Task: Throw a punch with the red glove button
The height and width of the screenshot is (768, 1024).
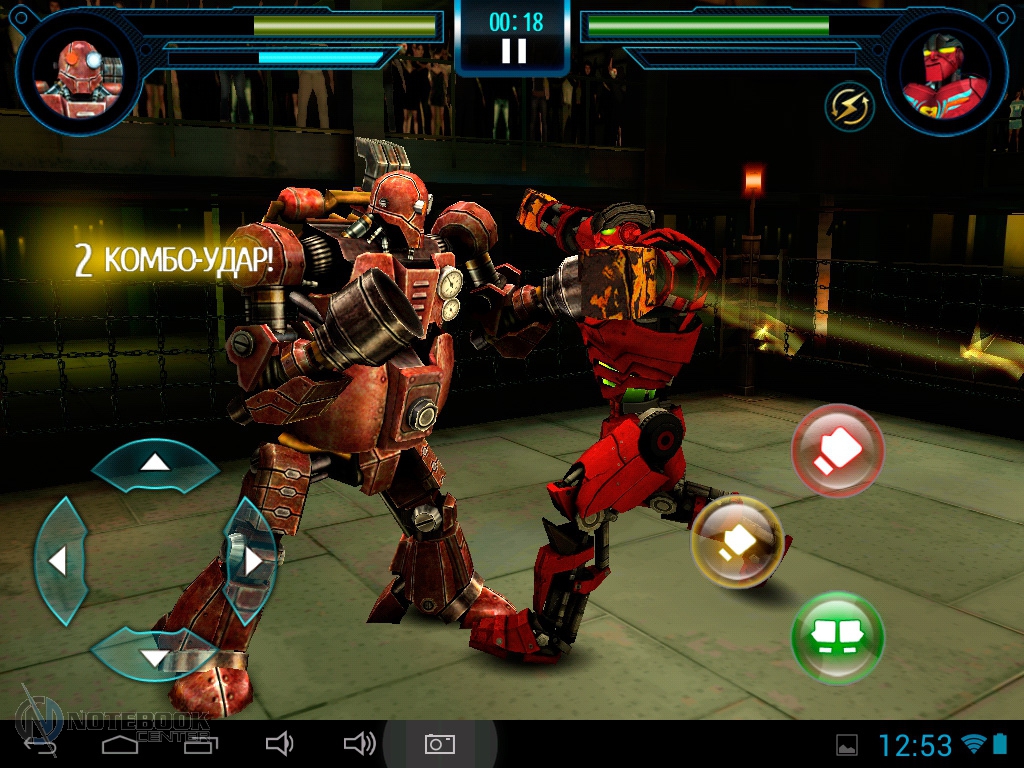Action: point(838,451)
